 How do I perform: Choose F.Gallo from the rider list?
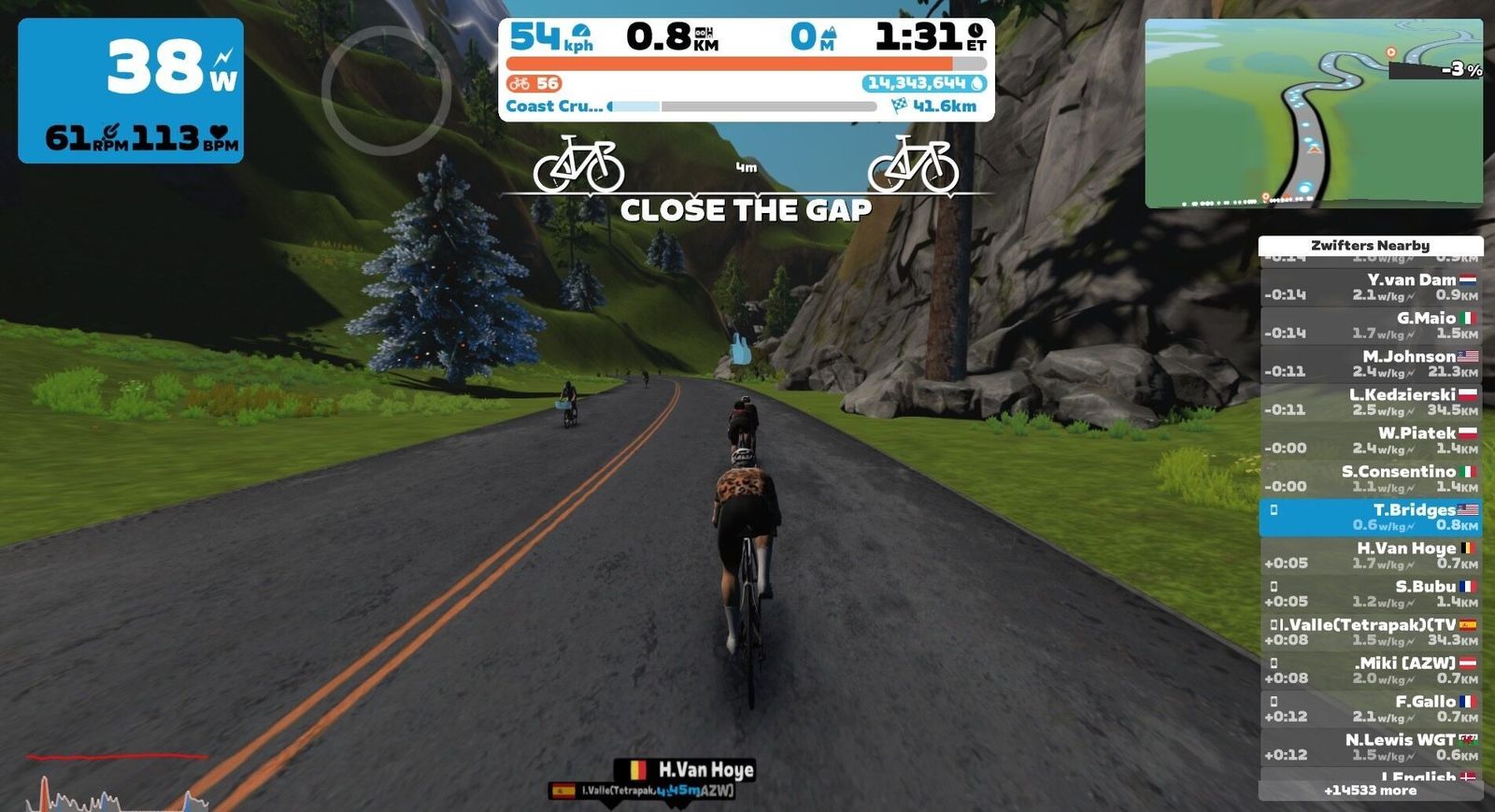click(x=1370, y=708)
